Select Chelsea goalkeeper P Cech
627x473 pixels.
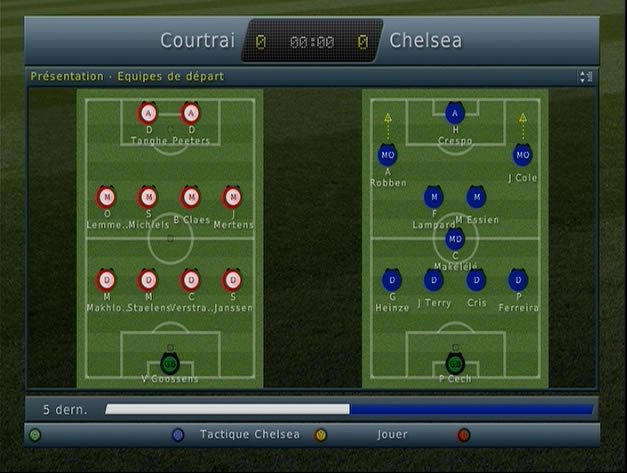click(455, 362)
